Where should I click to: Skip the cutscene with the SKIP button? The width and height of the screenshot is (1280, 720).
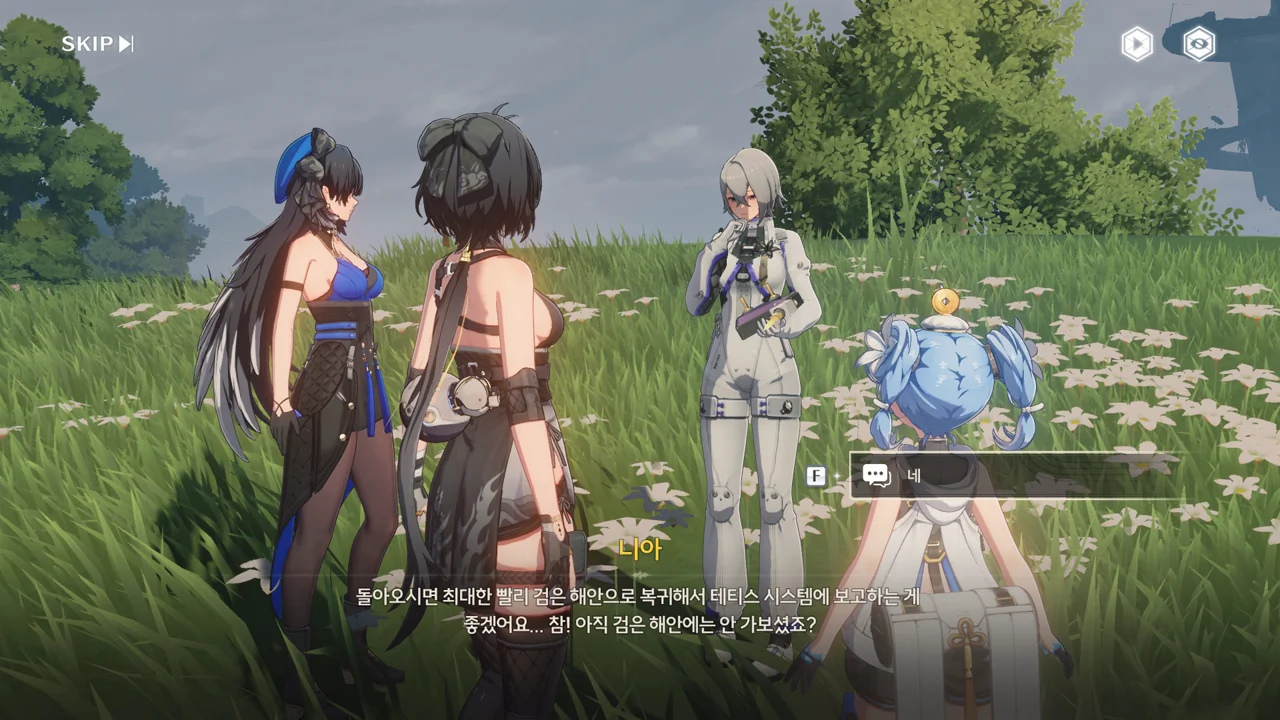[97, 44]
